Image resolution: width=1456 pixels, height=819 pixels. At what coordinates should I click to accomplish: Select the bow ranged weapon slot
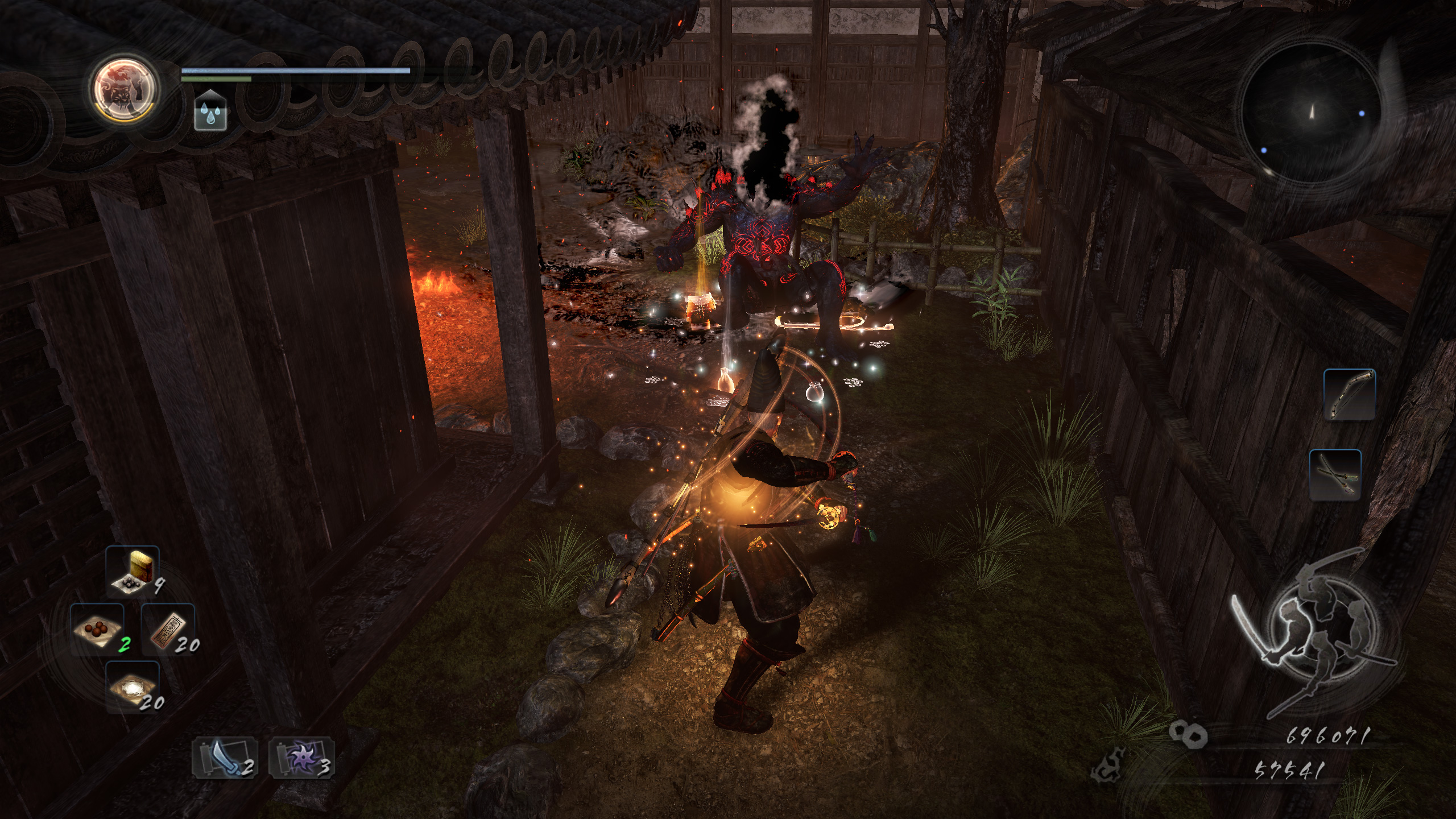click(1350, 395)
